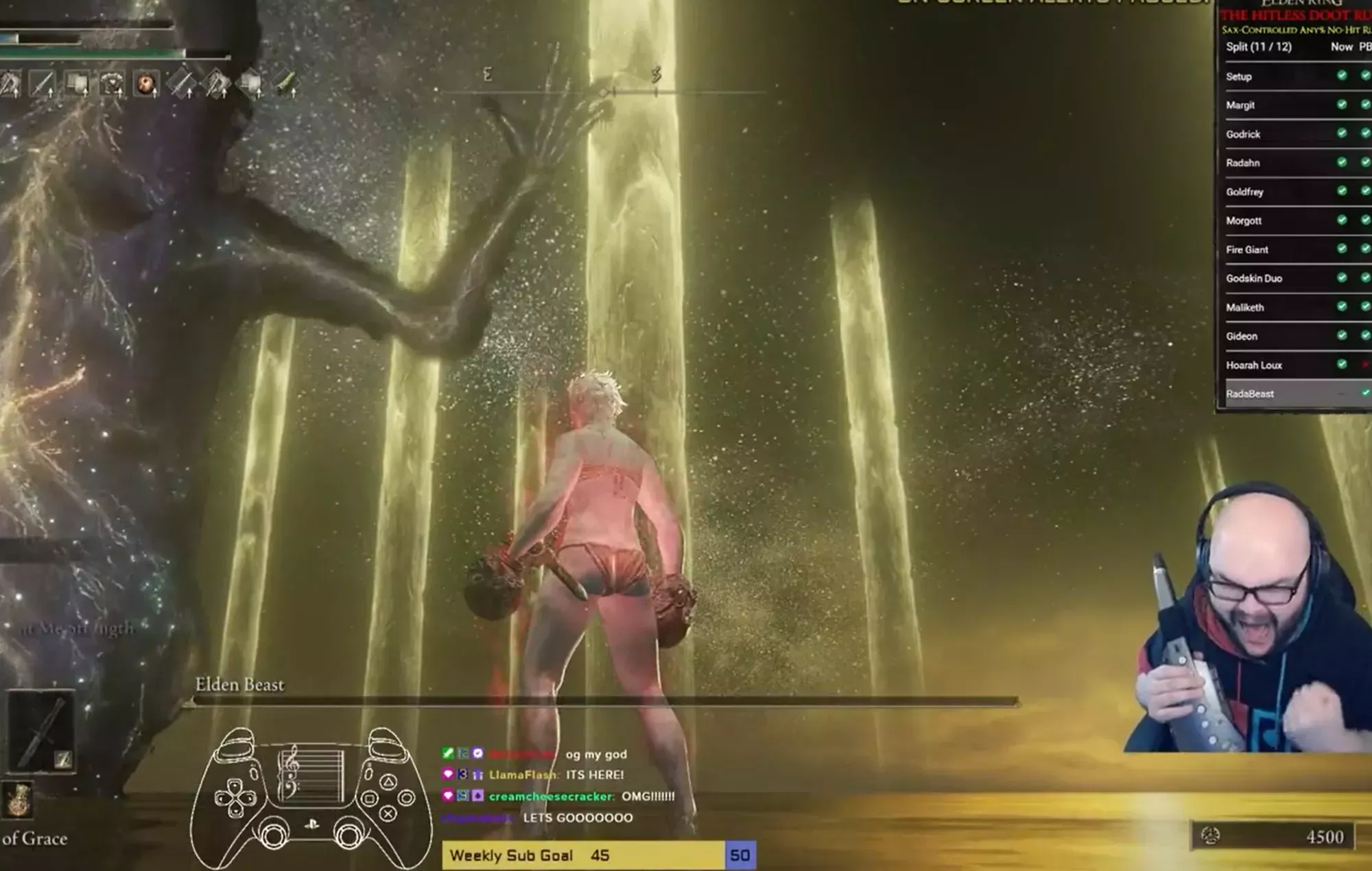Viewport: 1372px width, 871px height.
Task: Select the sword icon in the weapon slot bar
Action: pyautogui.click(x=43, y=84)
